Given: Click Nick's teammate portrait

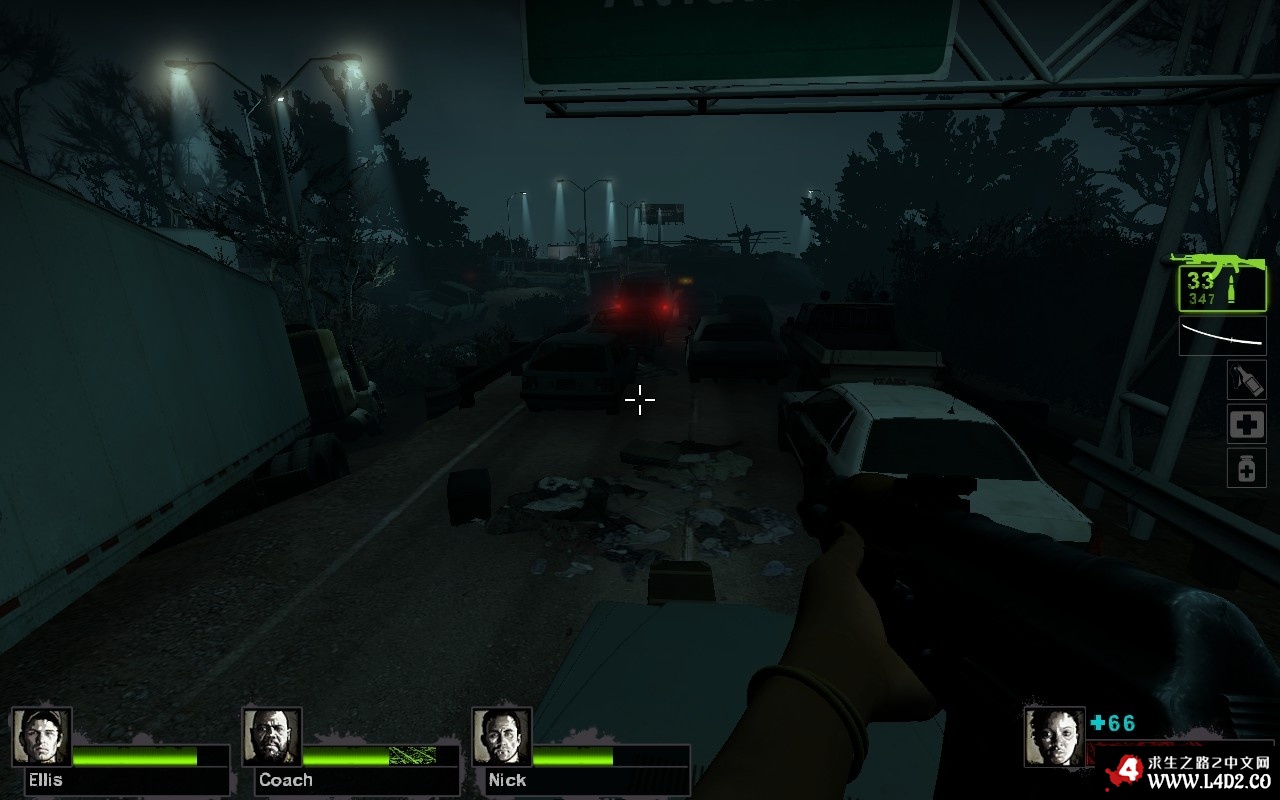Looking at the screenshot, I should tap(502, 737).
